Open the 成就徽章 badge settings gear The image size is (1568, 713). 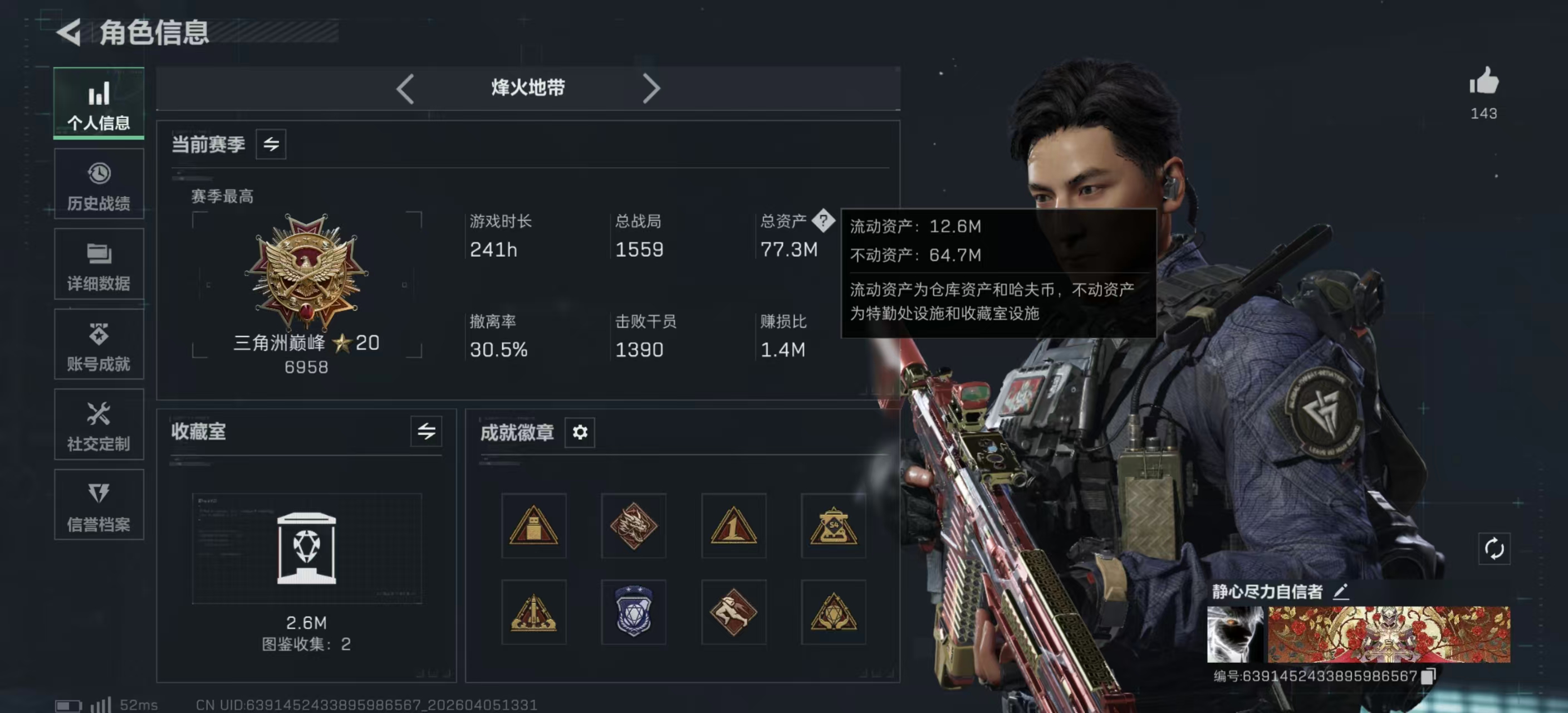580,433
